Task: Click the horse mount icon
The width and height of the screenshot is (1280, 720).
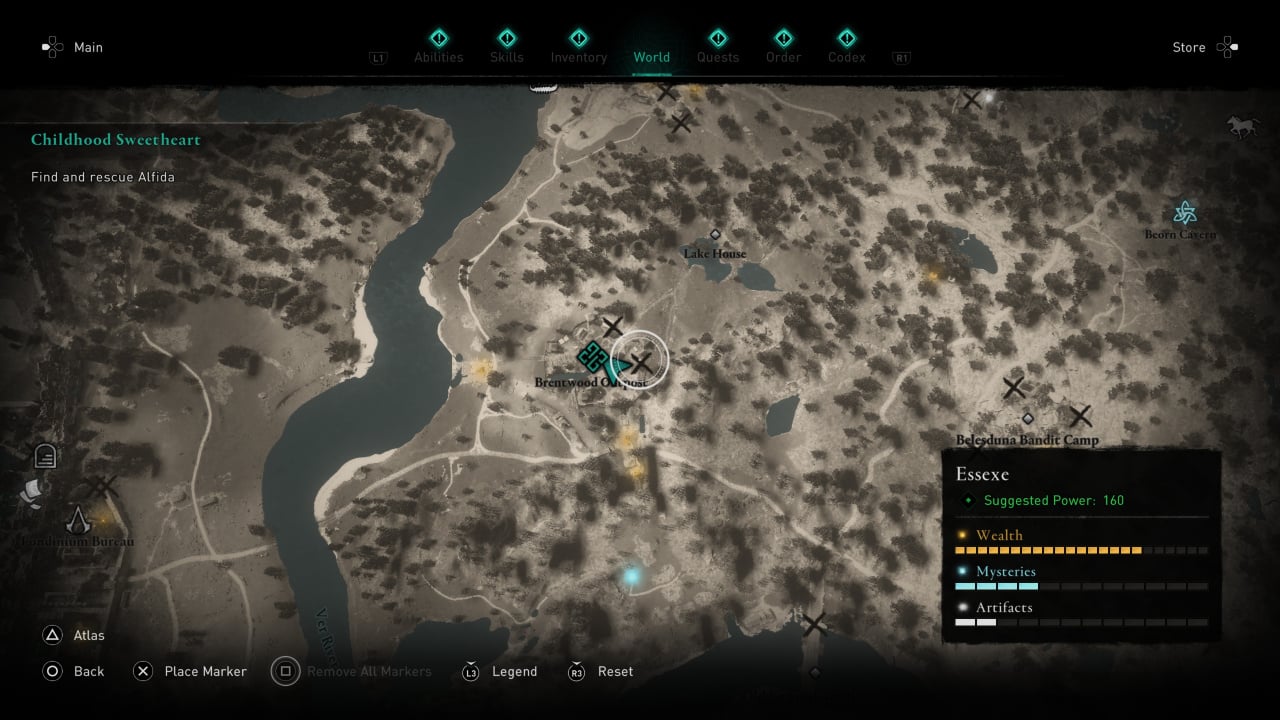Action: tap(1242, 126)
